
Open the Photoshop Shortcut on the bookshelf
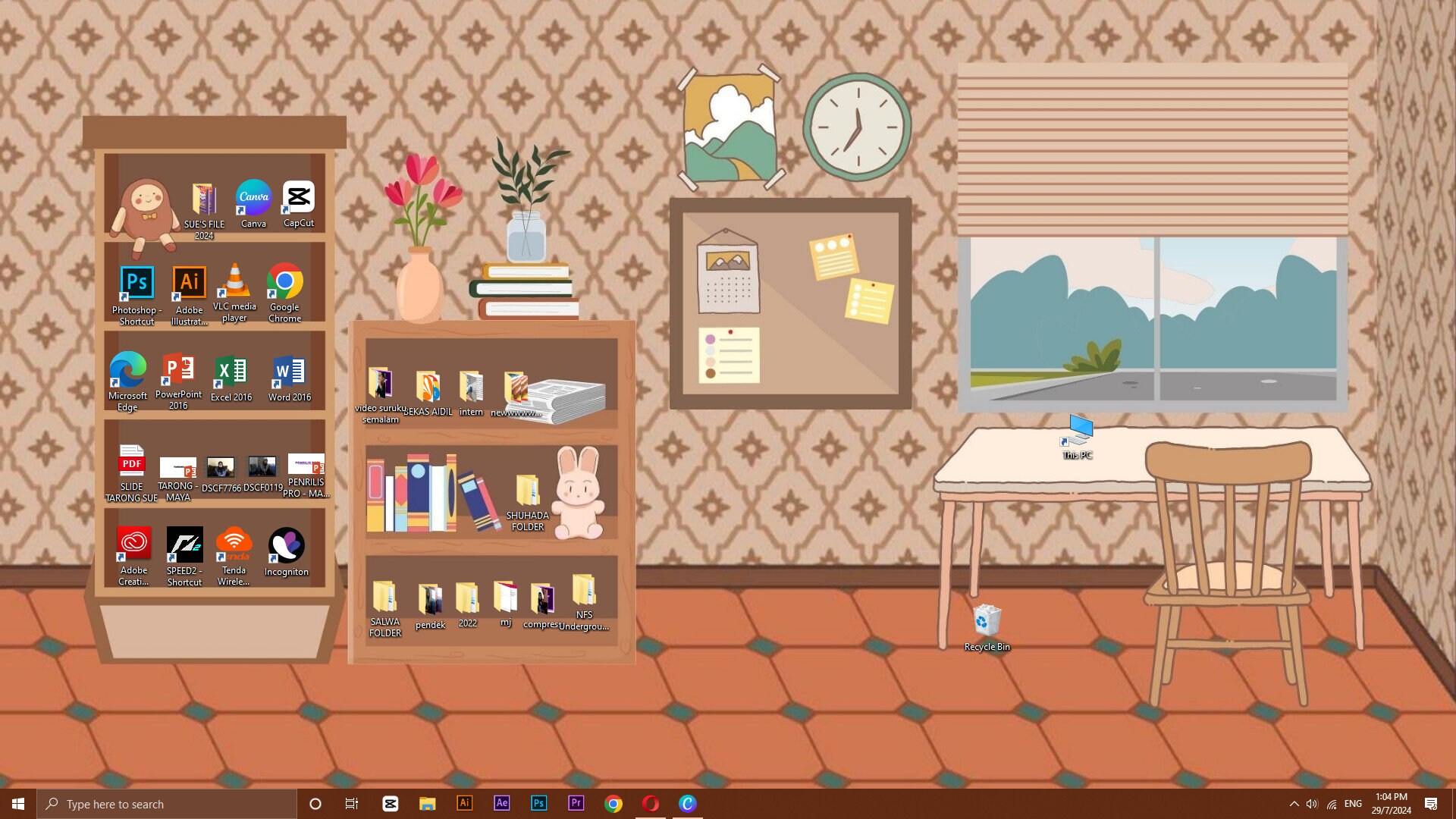coord(136,282)
